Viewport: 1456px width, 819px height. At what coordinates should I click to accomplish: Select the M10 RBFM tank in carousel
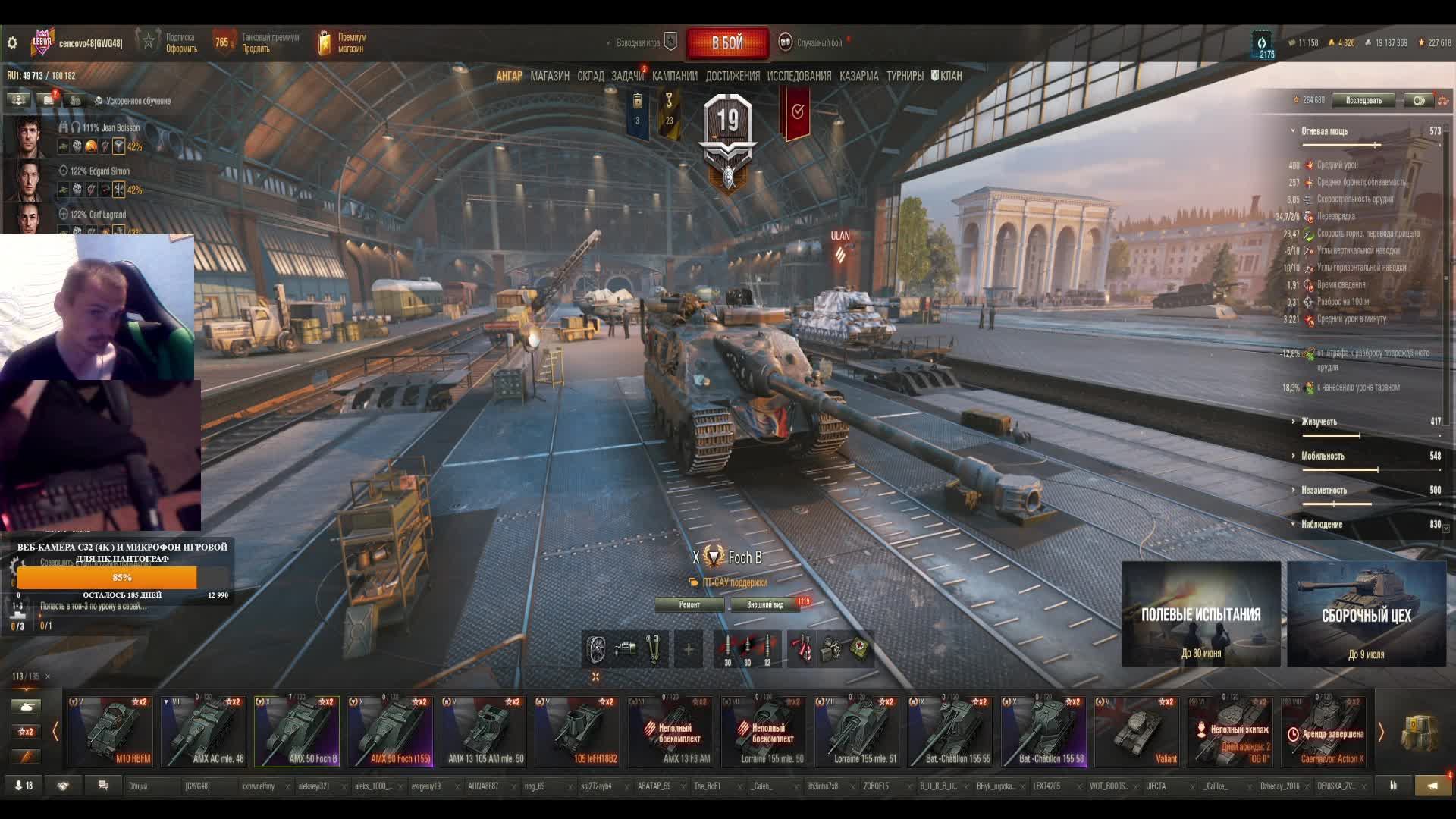[111, 731]
